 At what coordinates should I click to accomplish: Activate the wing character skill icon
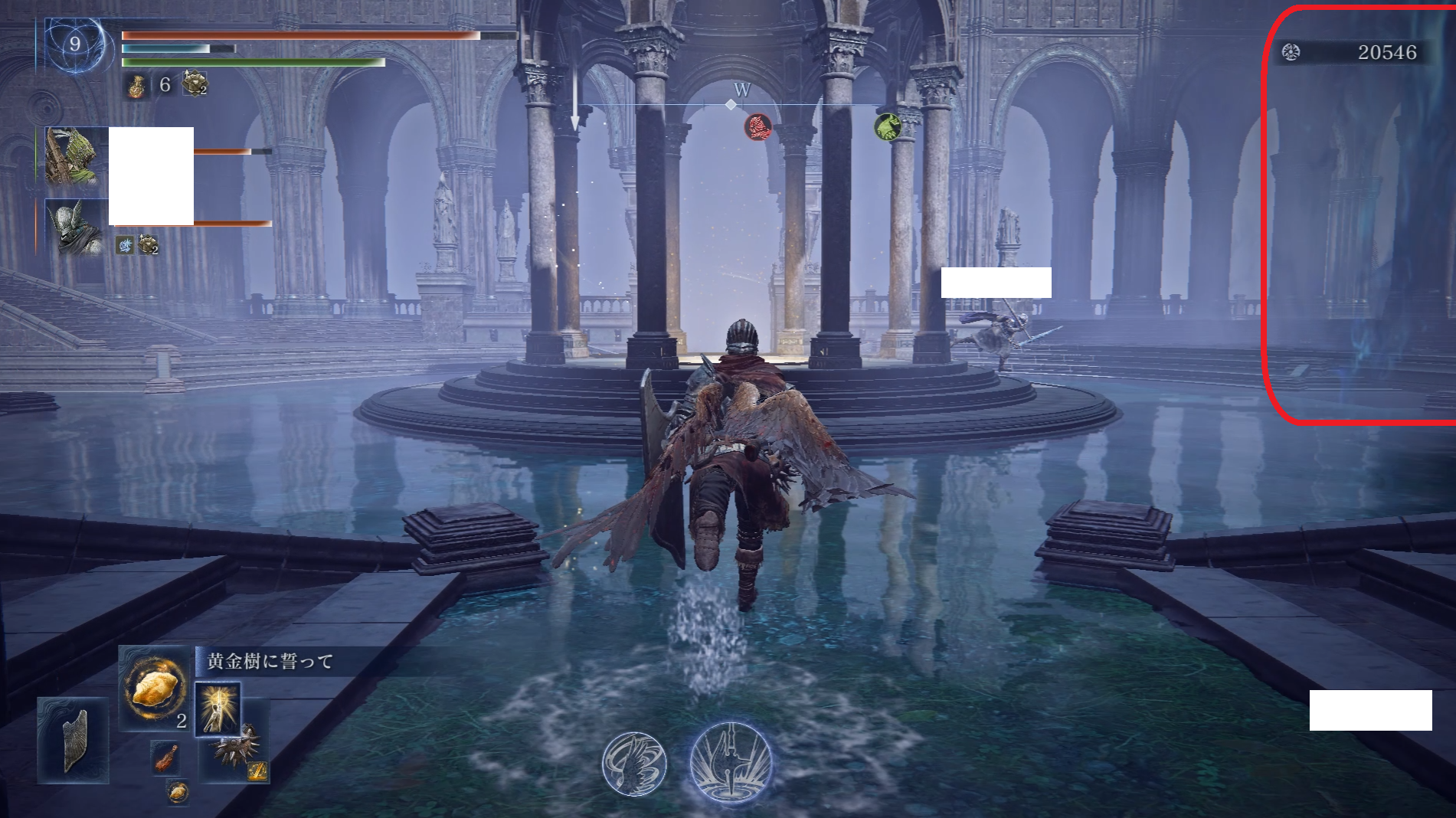[634, 764]
